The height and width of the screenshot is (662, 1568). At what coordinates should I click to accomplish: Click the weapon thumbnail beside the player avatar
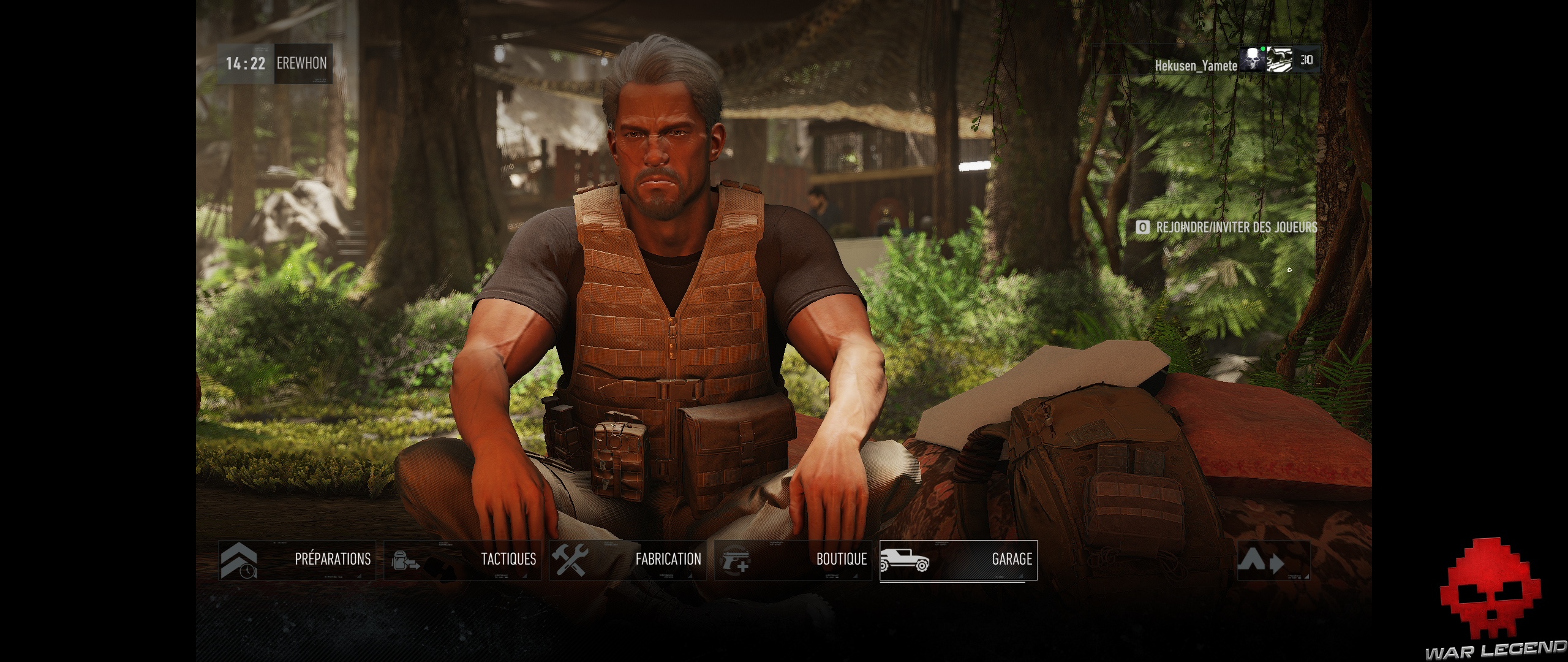tap(1280, 61)
